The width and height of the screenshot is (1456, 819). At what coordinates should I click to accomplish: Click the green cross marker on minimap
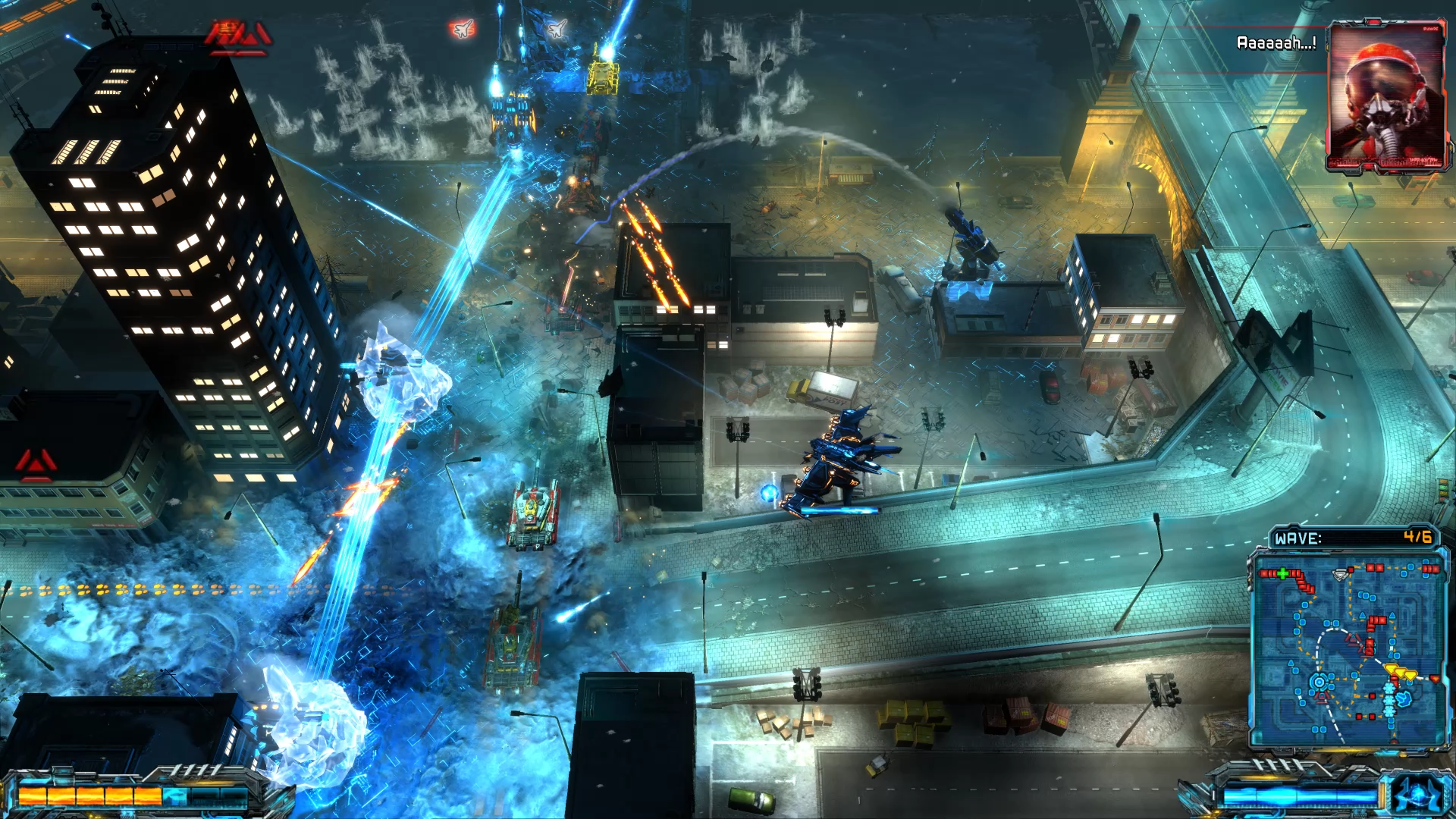pos(1282,573)
